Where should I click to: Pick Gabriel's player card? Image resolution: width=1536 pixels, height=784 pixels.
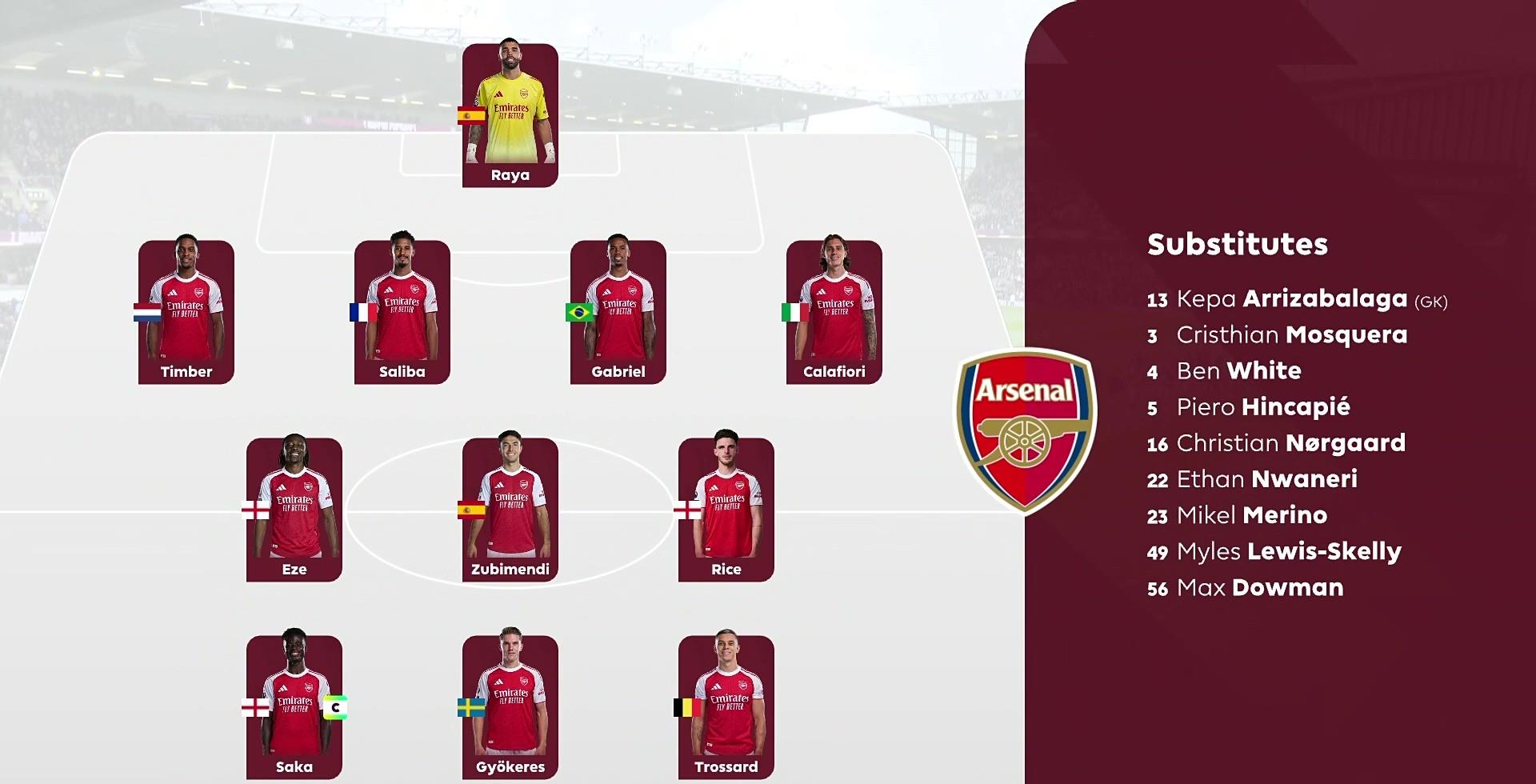point(618,312)
